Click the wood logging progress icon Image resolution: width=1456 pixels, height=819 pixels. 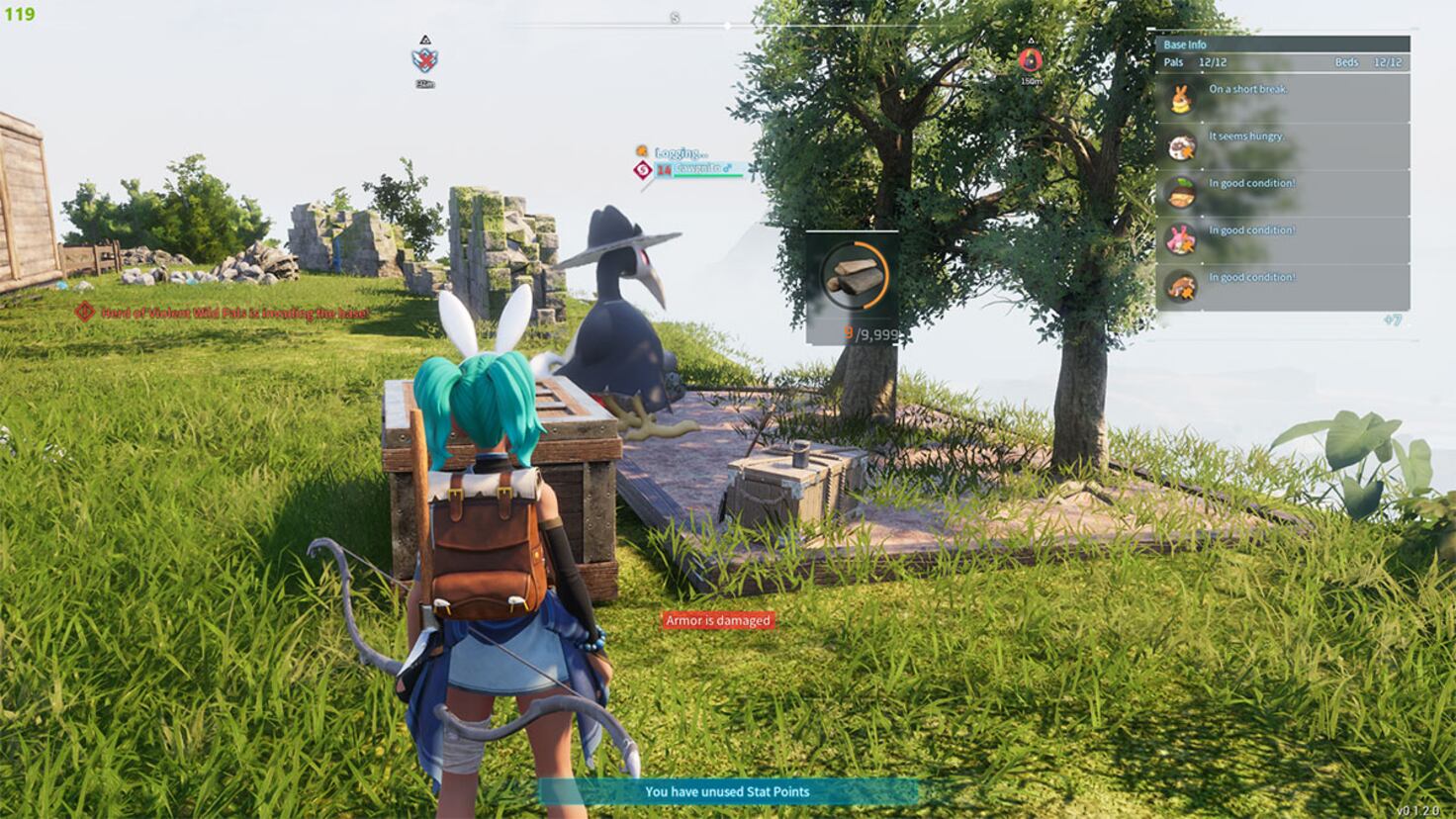pos(853,276)
